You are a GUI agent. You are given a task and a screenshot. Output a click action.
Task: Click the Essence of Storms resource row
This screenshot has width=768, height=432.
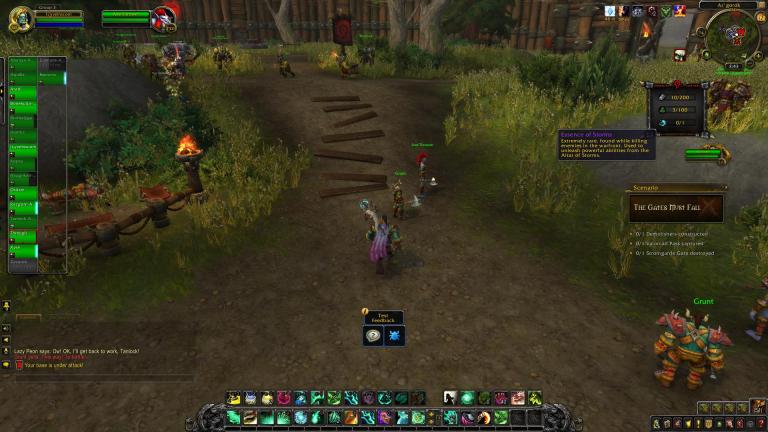pos(675,122)
